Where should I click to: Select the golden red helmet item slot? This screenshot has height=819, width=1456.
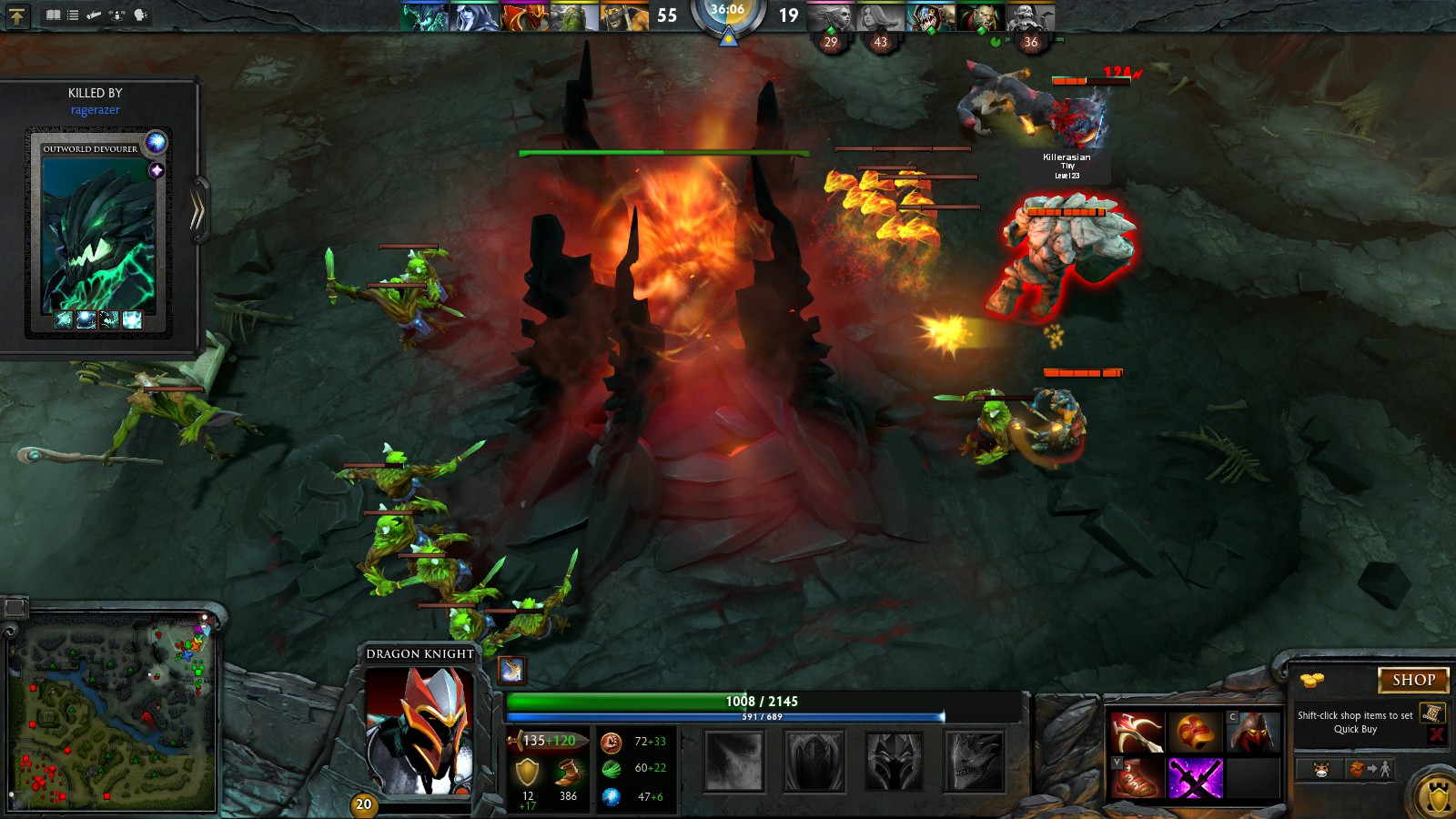(x=1195, y=733)
